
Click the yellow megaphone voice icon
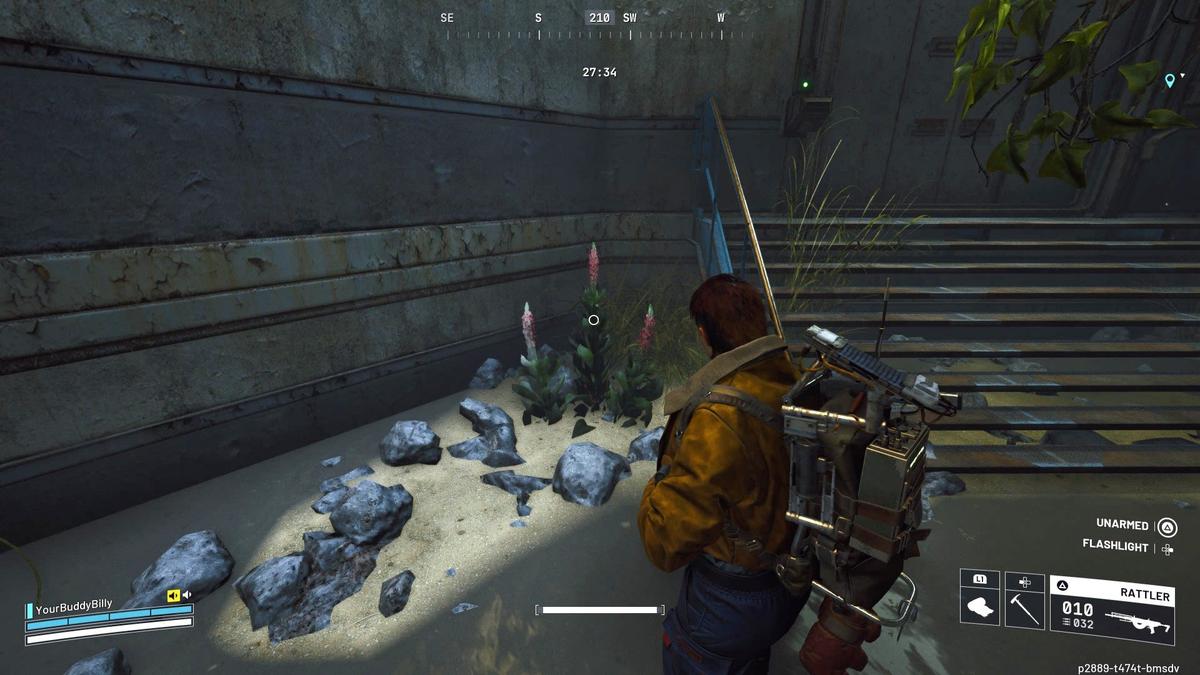pos(174,595)
